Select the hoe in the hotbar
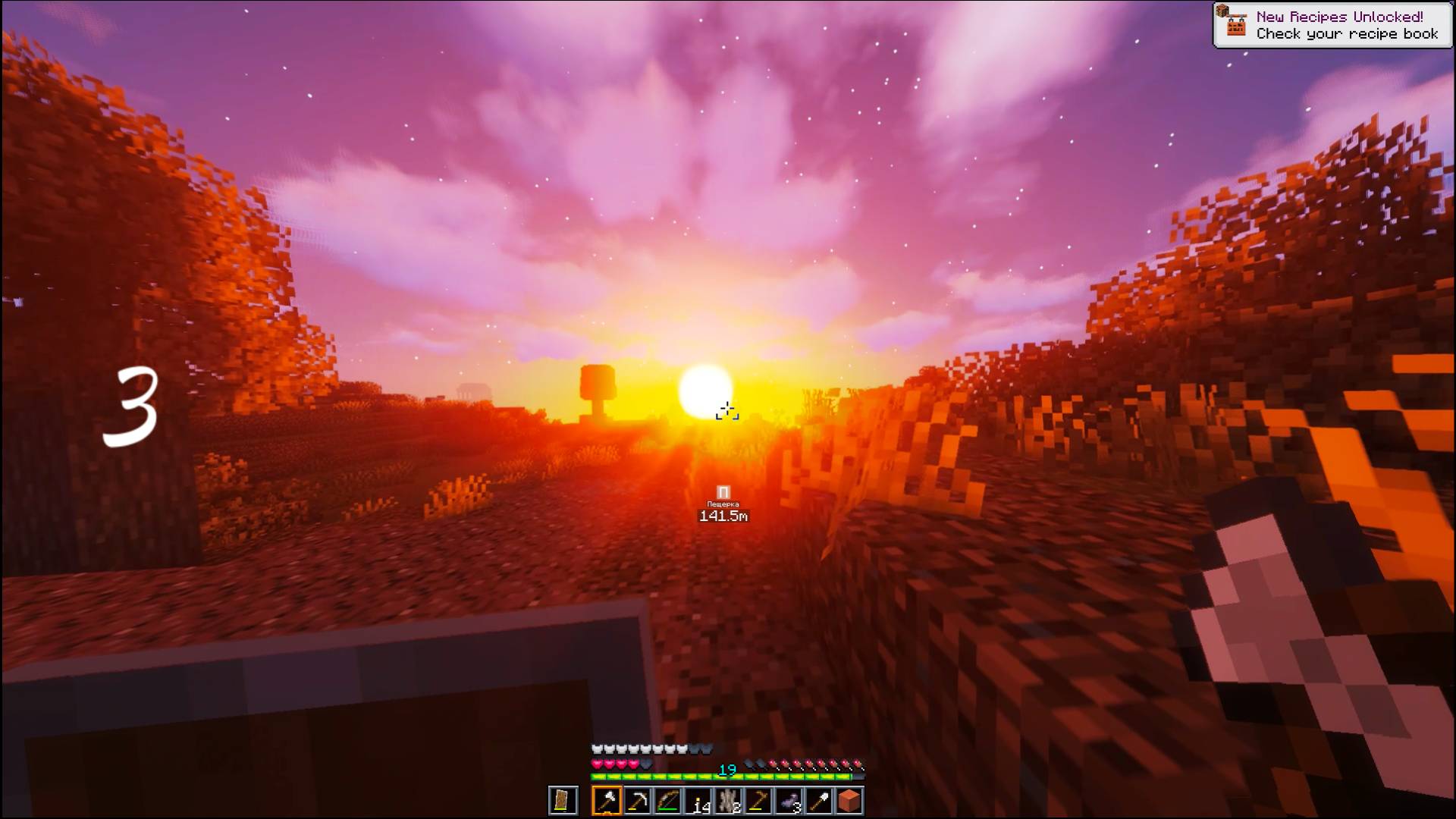Image resolution: width=1456 pixels, height=819 pixels. coord(758,800)
